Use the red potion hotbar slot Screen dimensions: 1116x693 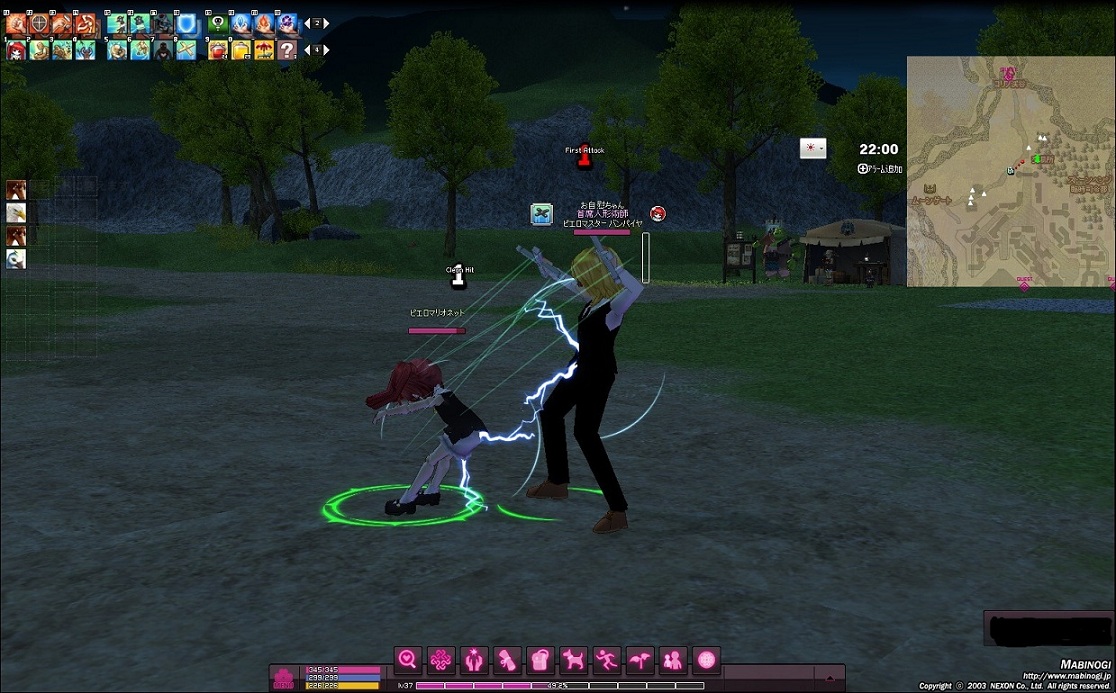(217, 49)
